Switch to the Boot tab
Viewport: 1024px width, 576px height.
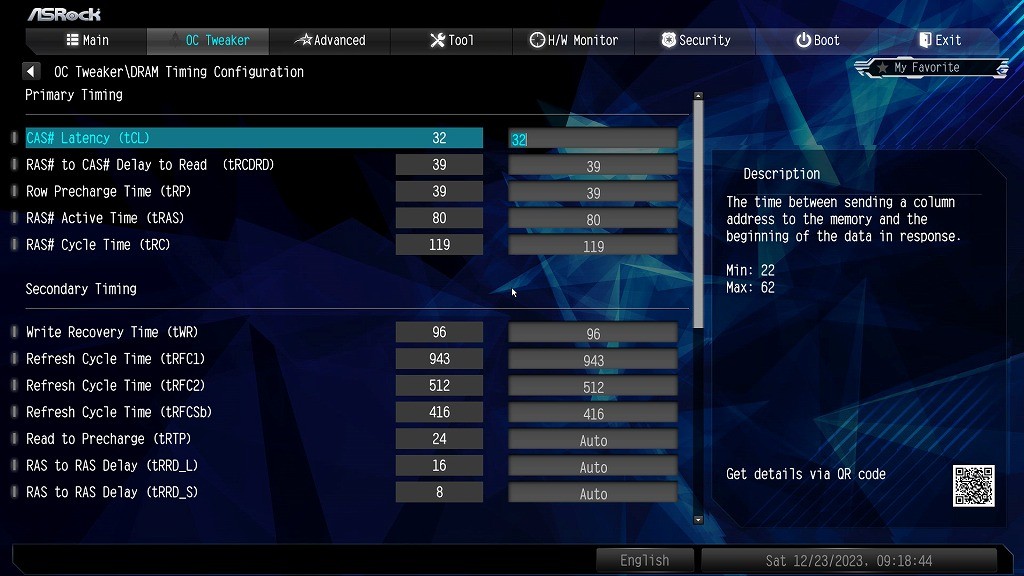[x=817, y=40]
